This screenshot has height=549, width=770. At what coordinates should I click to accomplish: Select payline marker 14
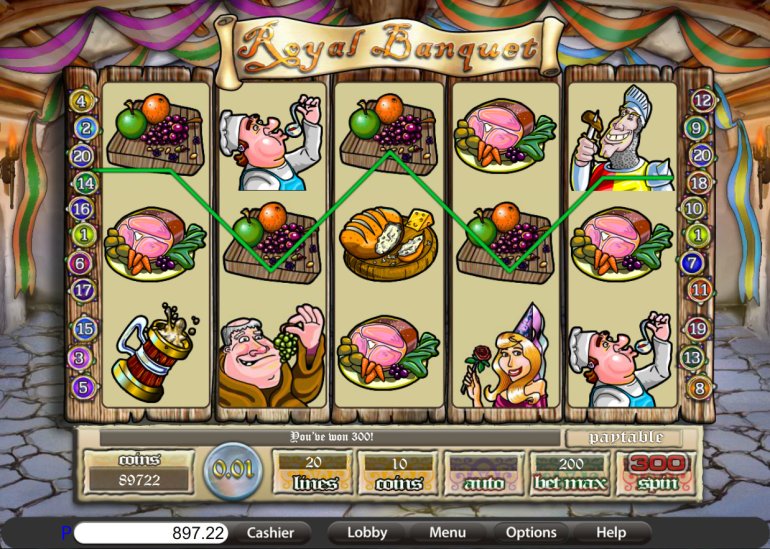(83, 183)
